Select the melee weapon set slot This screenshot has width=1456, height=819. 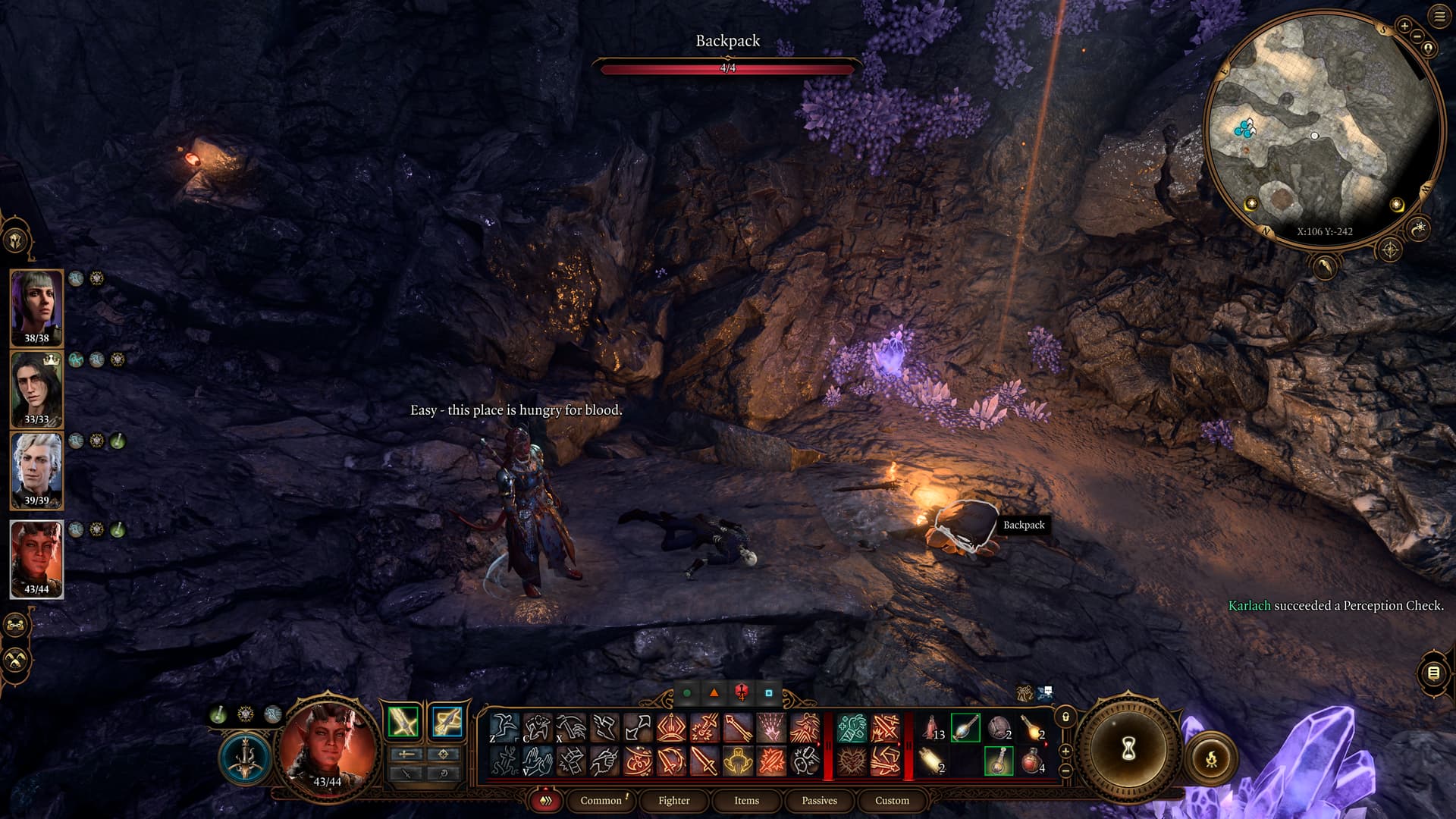click(x=403, y=721)
